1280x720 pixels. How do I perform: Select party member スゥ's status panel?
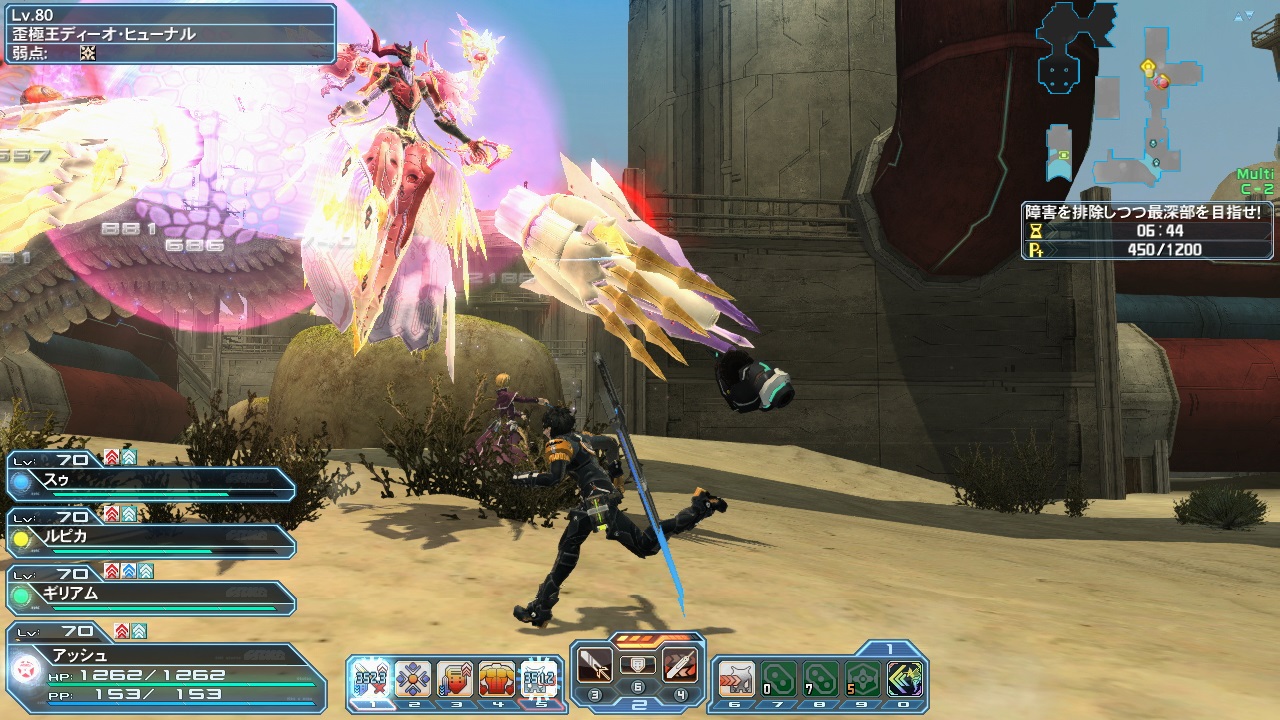tap(150, 484)
